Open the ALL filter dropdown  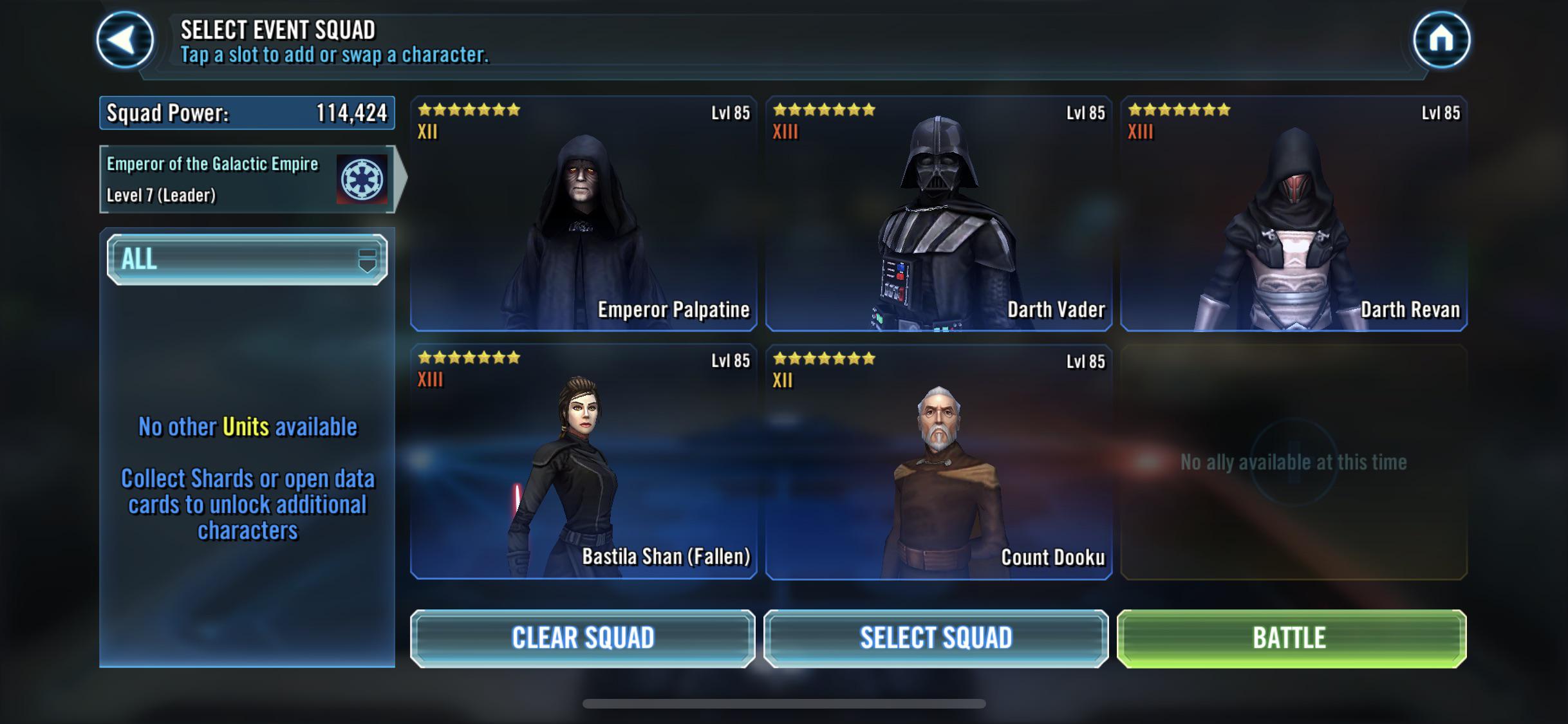coord(247,259)
